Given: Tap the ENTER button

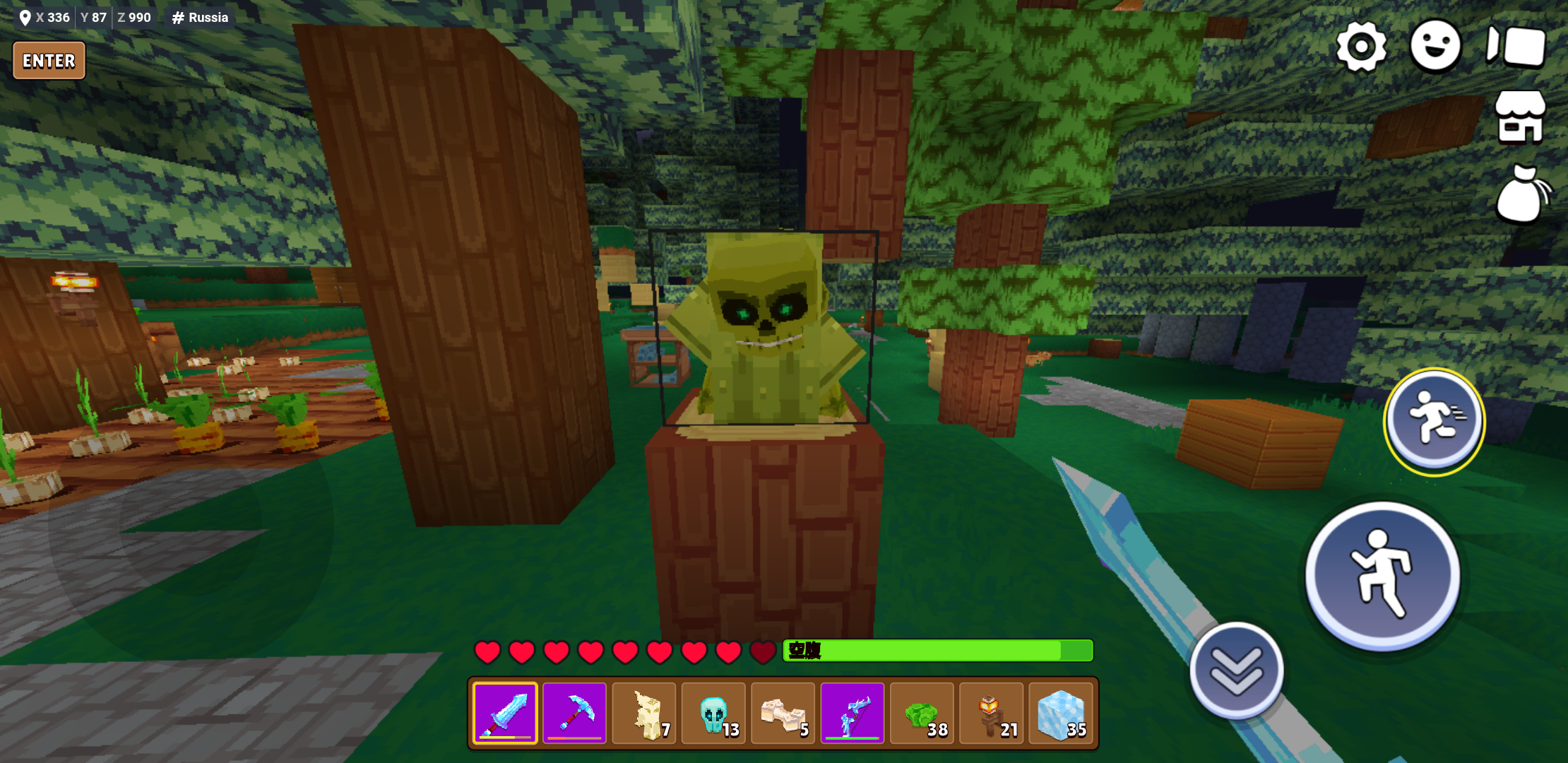Looking at the screenshot, I should 49,61.
